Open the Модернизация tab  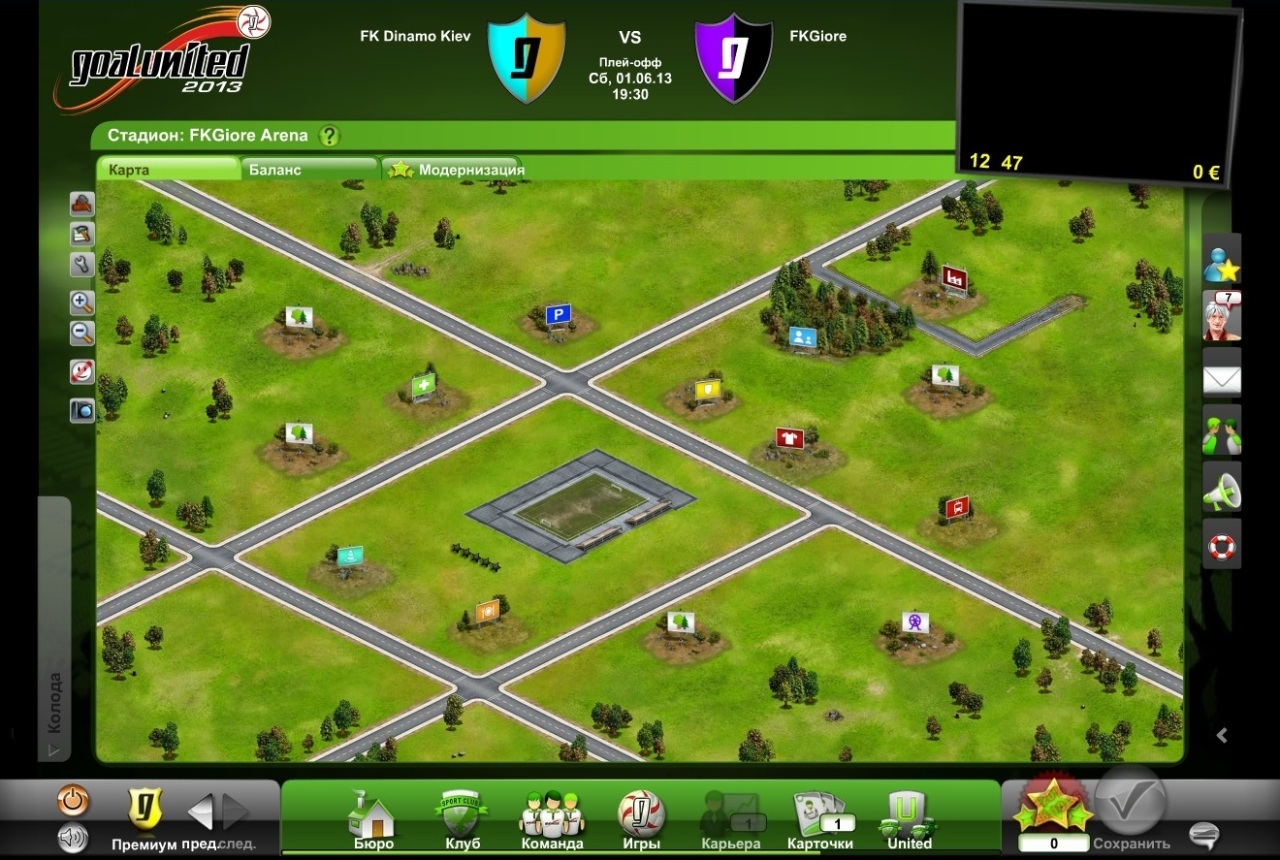470,170
